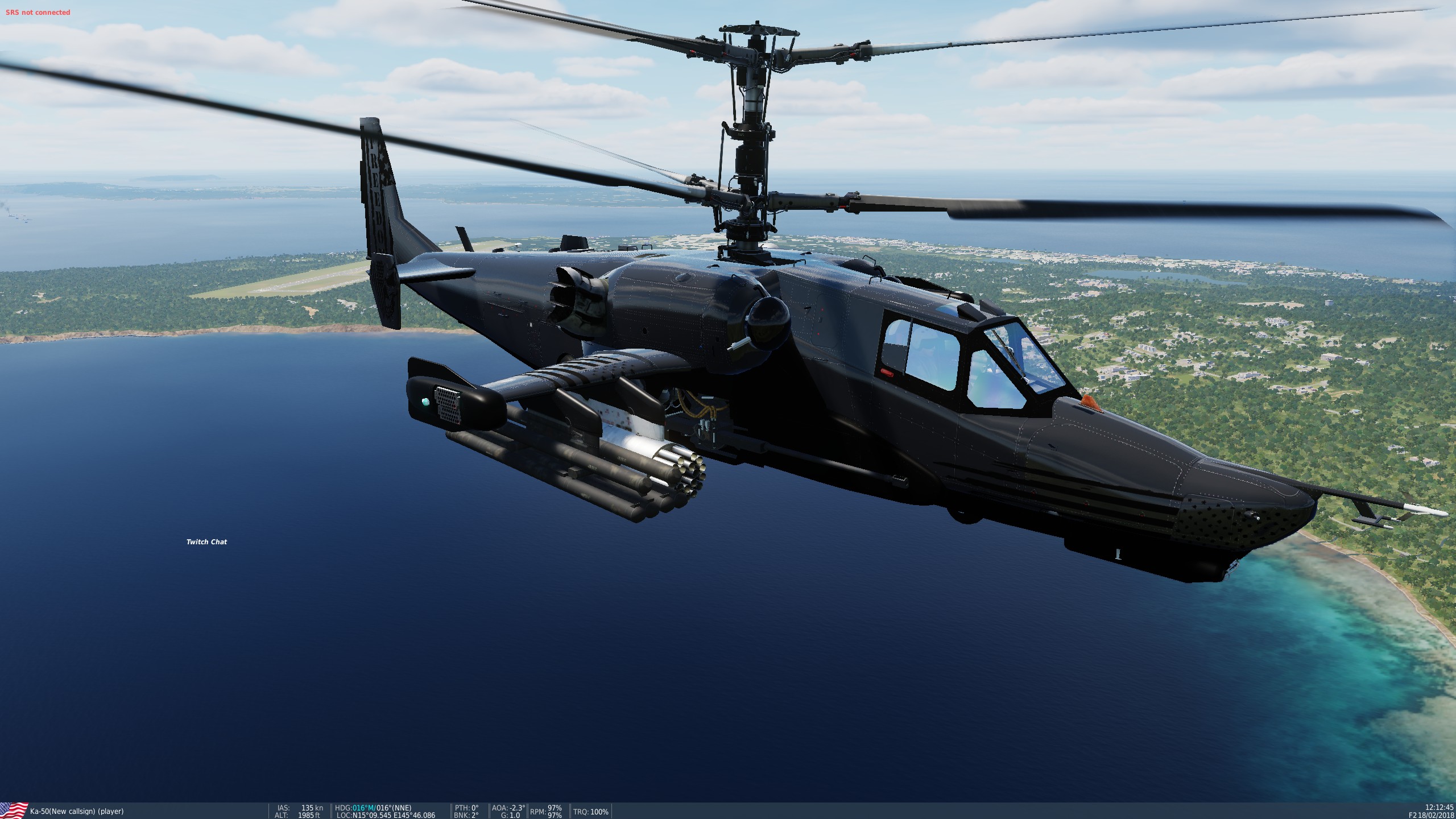Toggle the Twitch Chat overlay label

coord(207,542)
